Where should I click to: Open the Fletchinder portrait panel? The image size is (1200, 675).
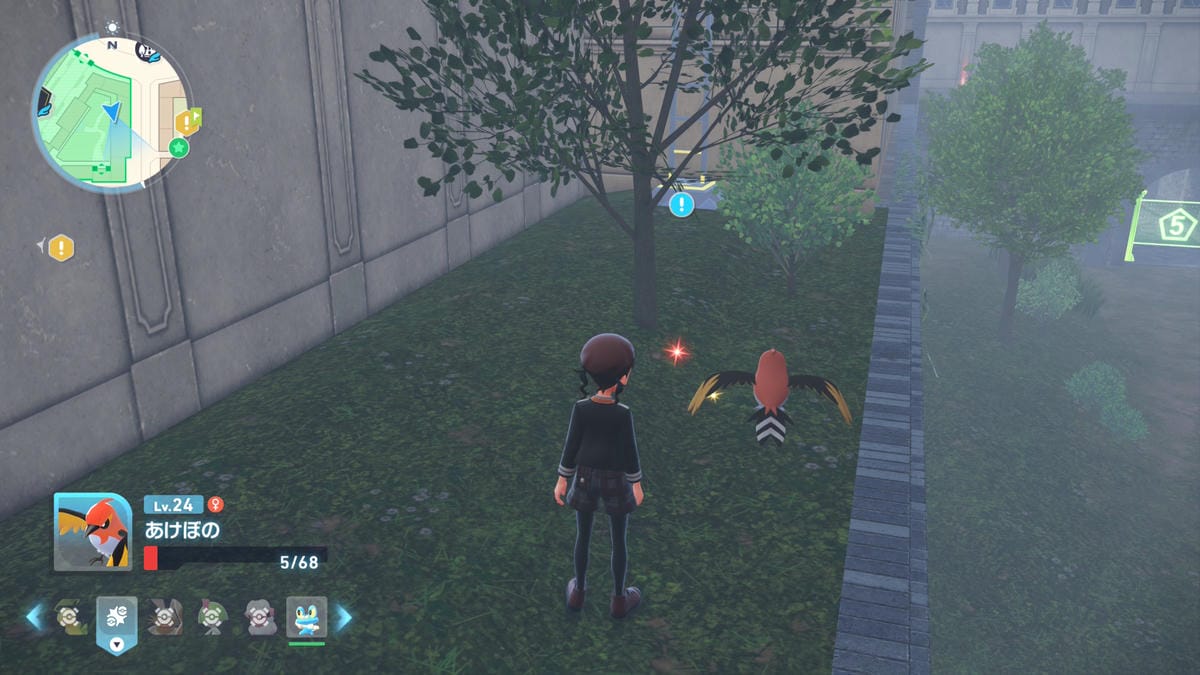point(92,532)
